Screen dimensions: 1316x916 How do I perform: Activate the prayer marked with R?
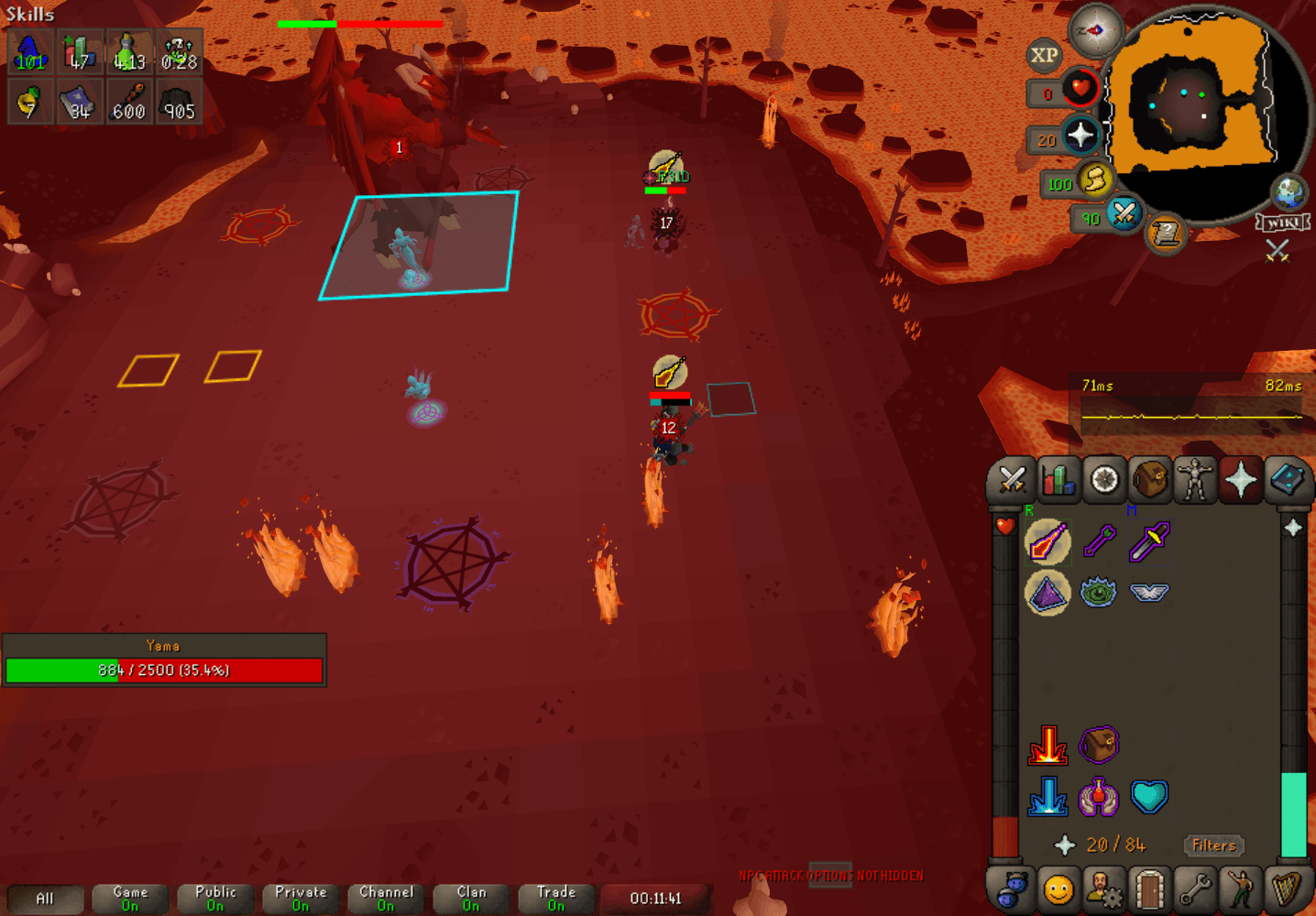(x=1047, y=541)
